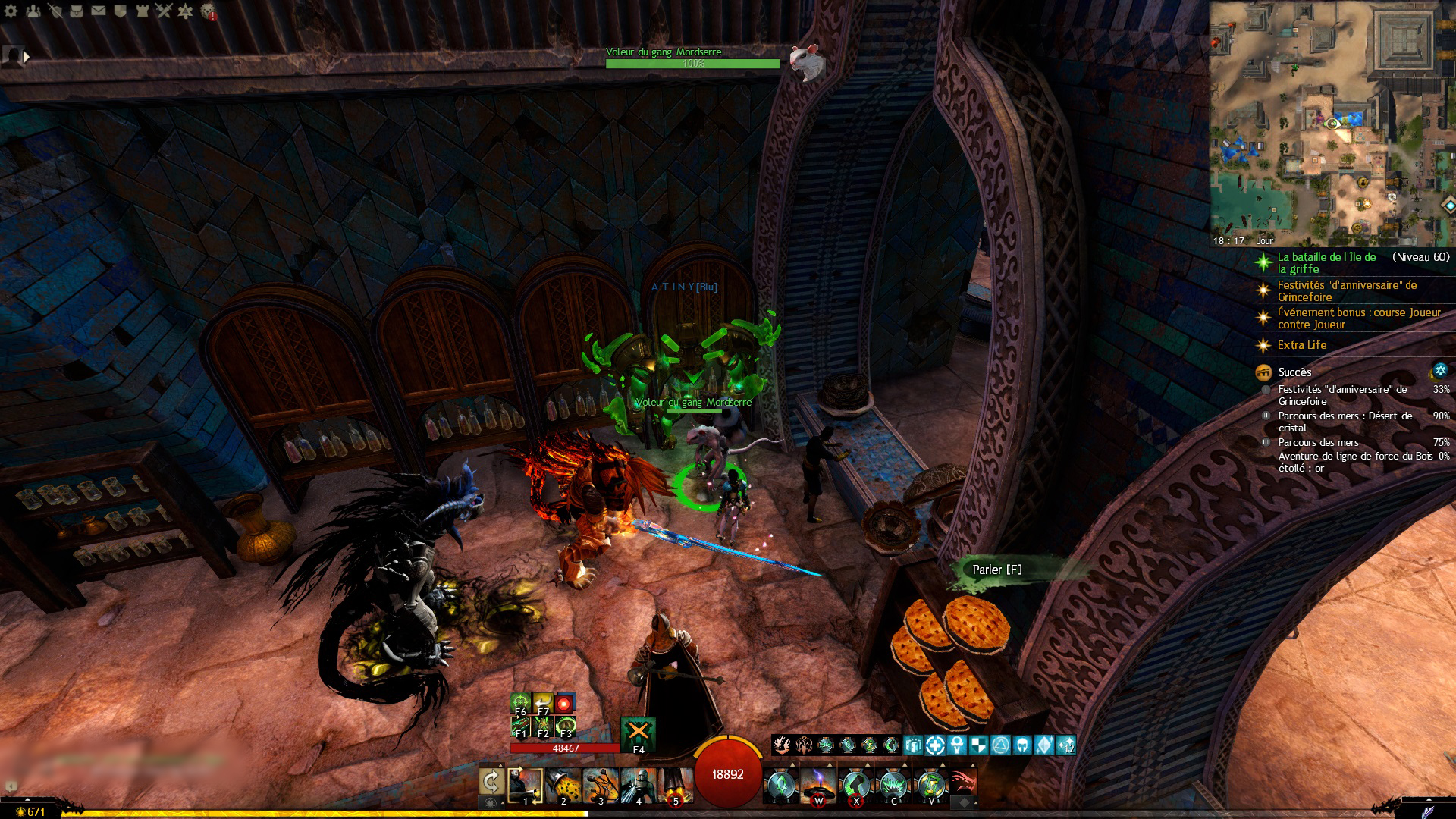Open the contacts and LFG panel
This screenshot has width=1456, height=819.
point(33,11)
